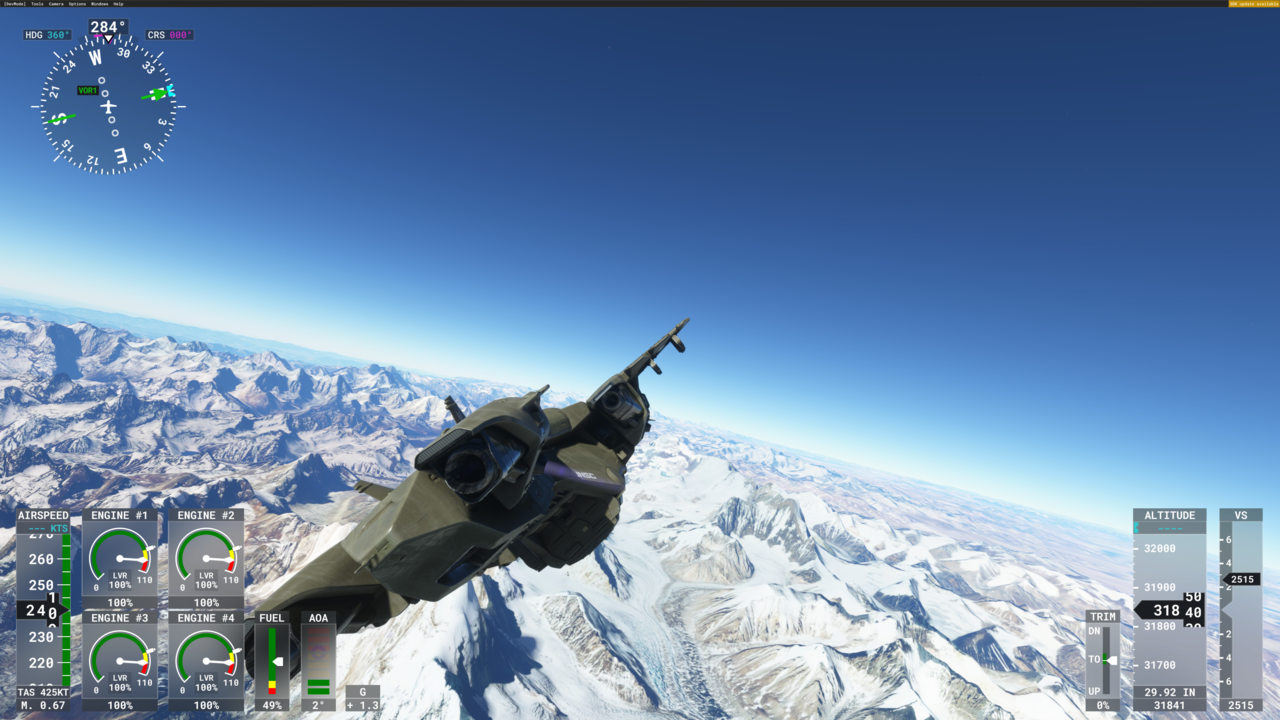Open the Windows menu
The image size is (1280, 720).
100,4
